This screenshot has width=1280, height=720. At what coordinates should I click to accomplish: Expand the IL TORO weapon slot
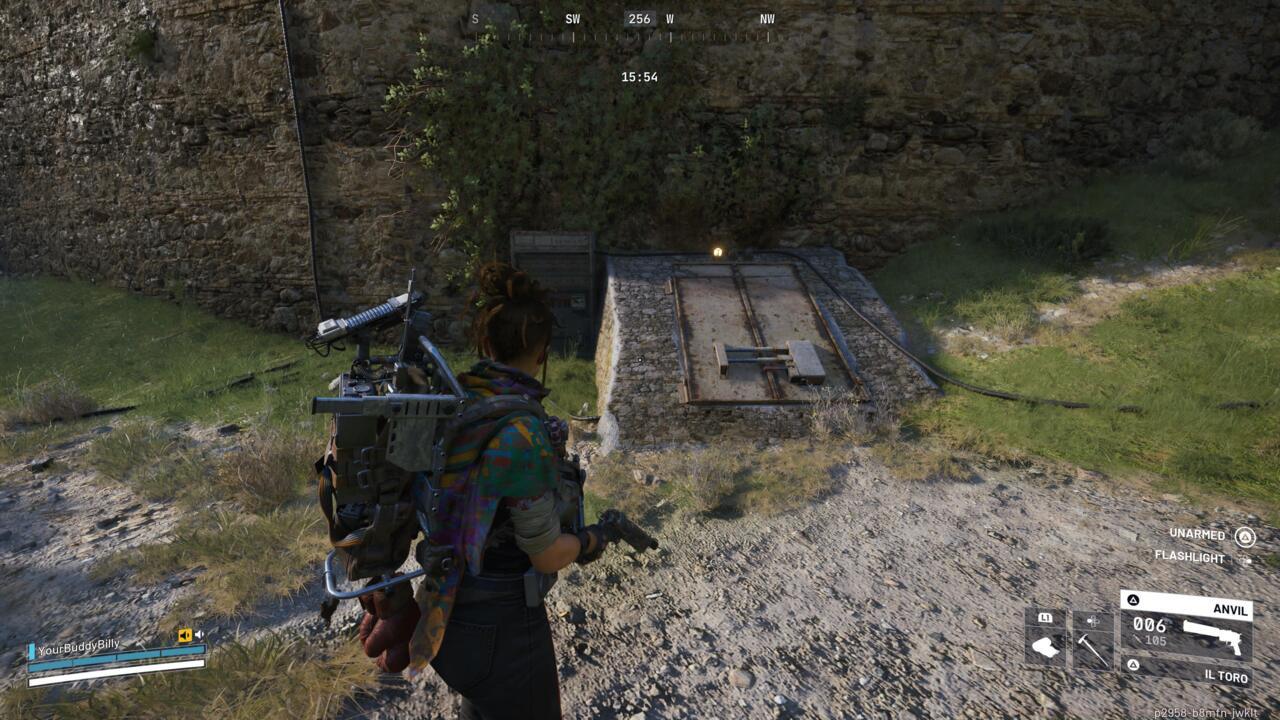tap(1228, 676)
